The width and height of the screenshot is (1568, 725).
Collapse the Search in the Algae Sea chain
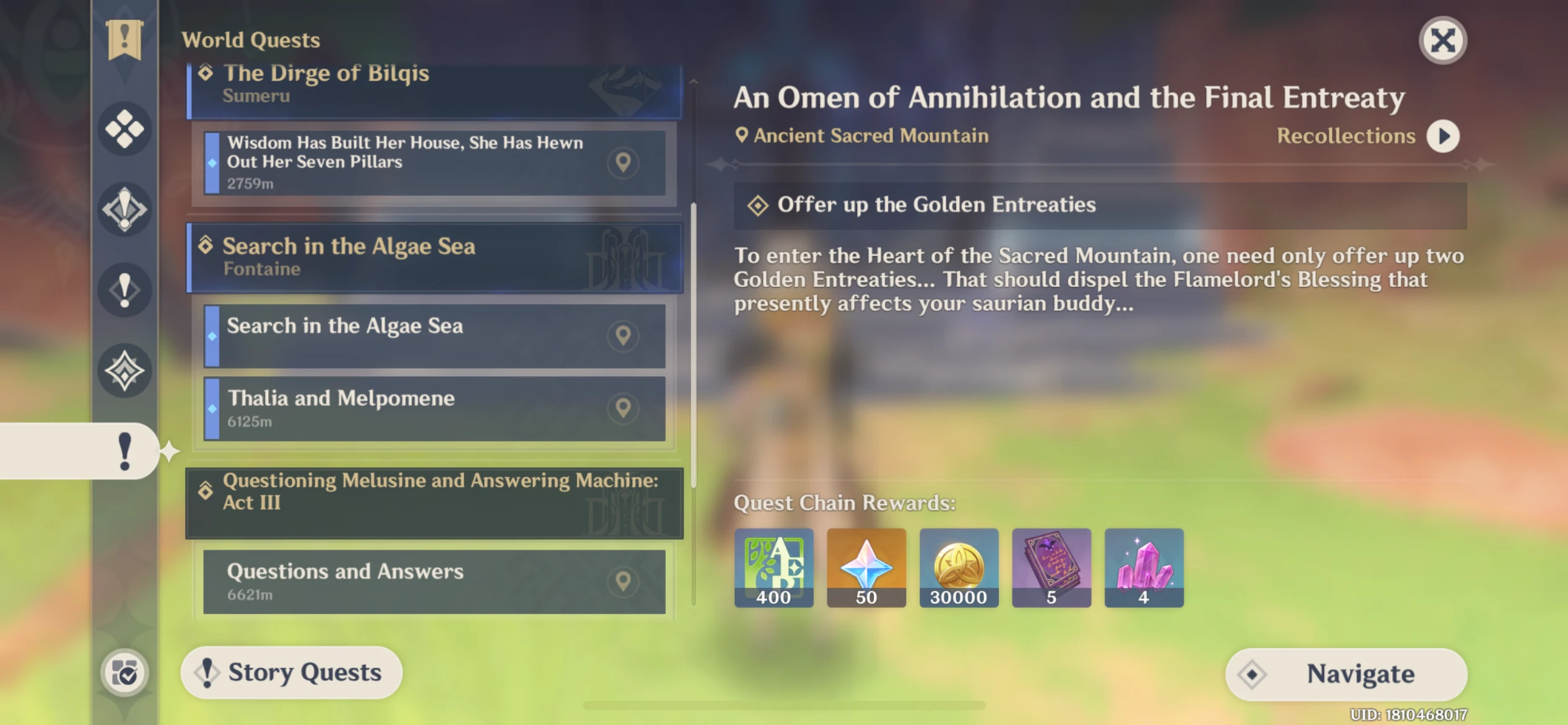click(433, 256)
